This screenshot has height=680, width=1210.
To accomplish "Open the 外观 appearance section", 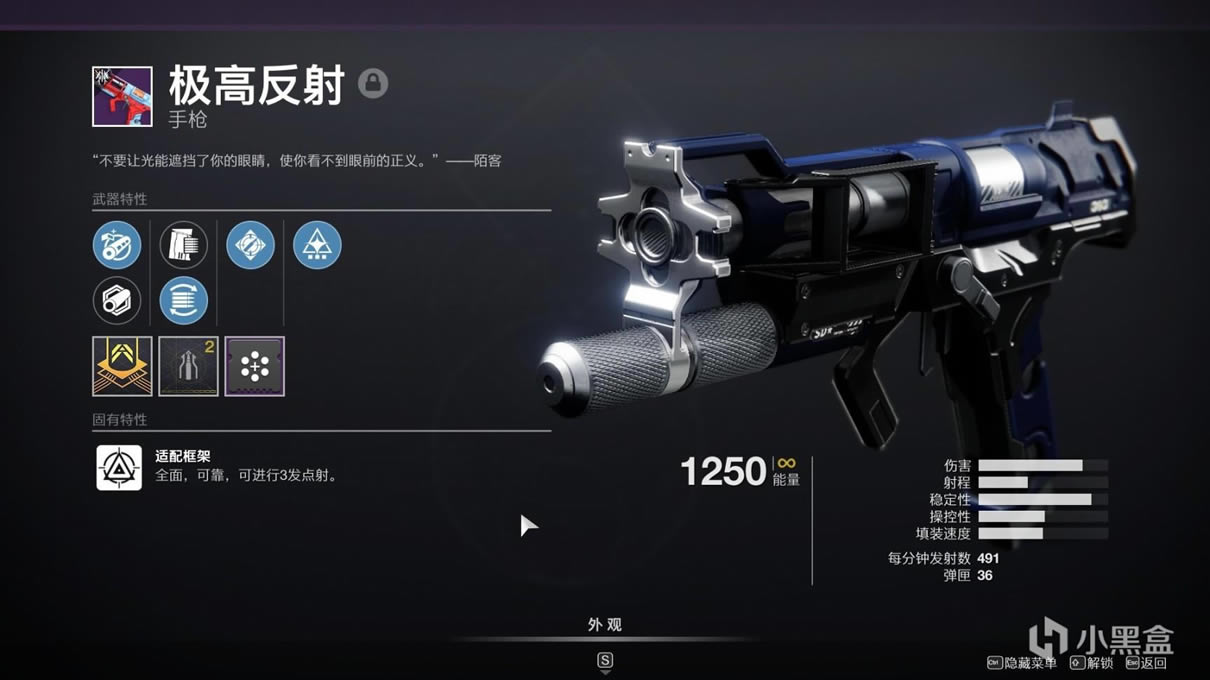I will [605, 625].
